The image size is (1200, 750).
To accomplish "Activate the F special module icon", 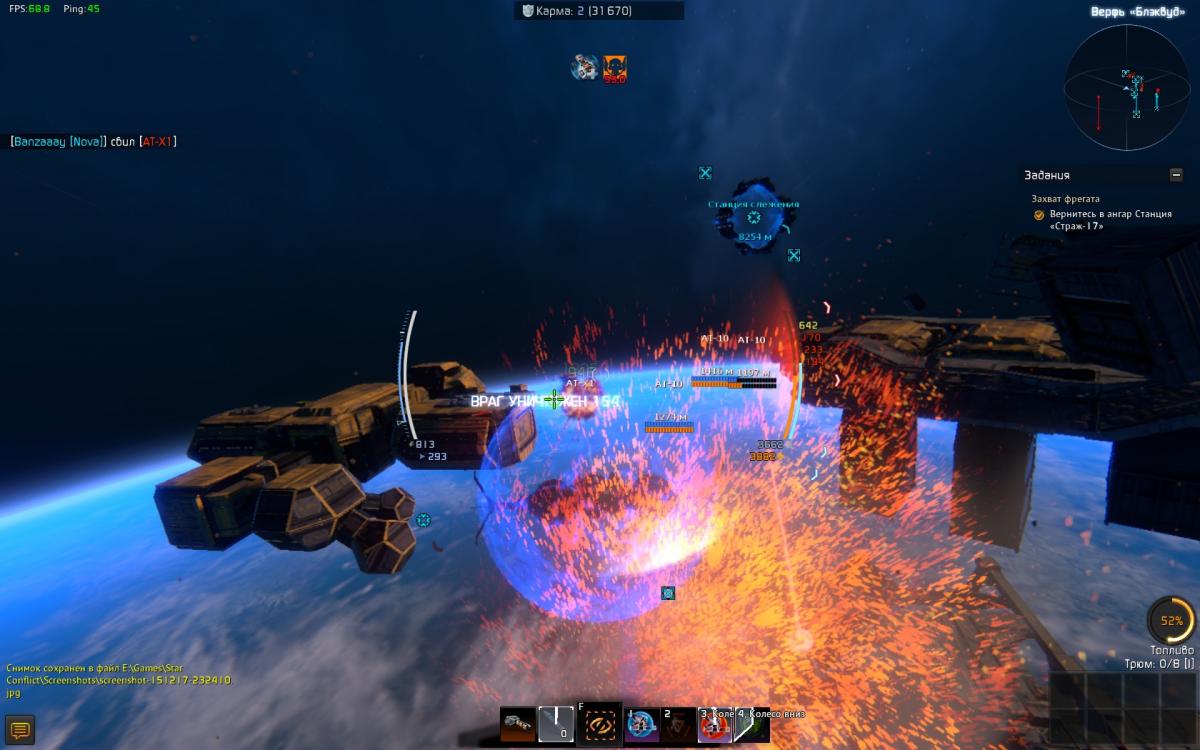I will [599, 724].
